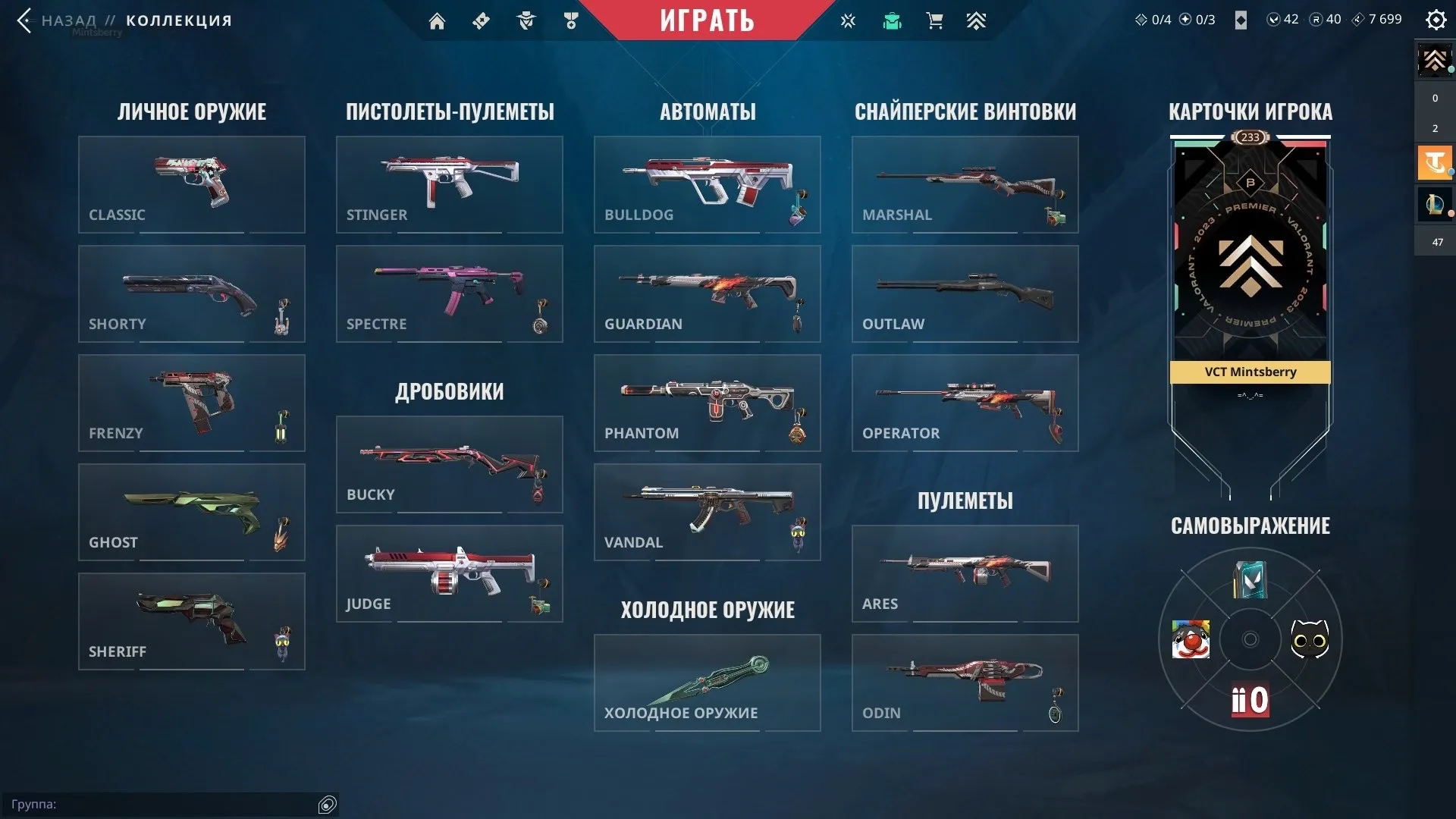Open the Store shopping cart icon

pos(935,20)
